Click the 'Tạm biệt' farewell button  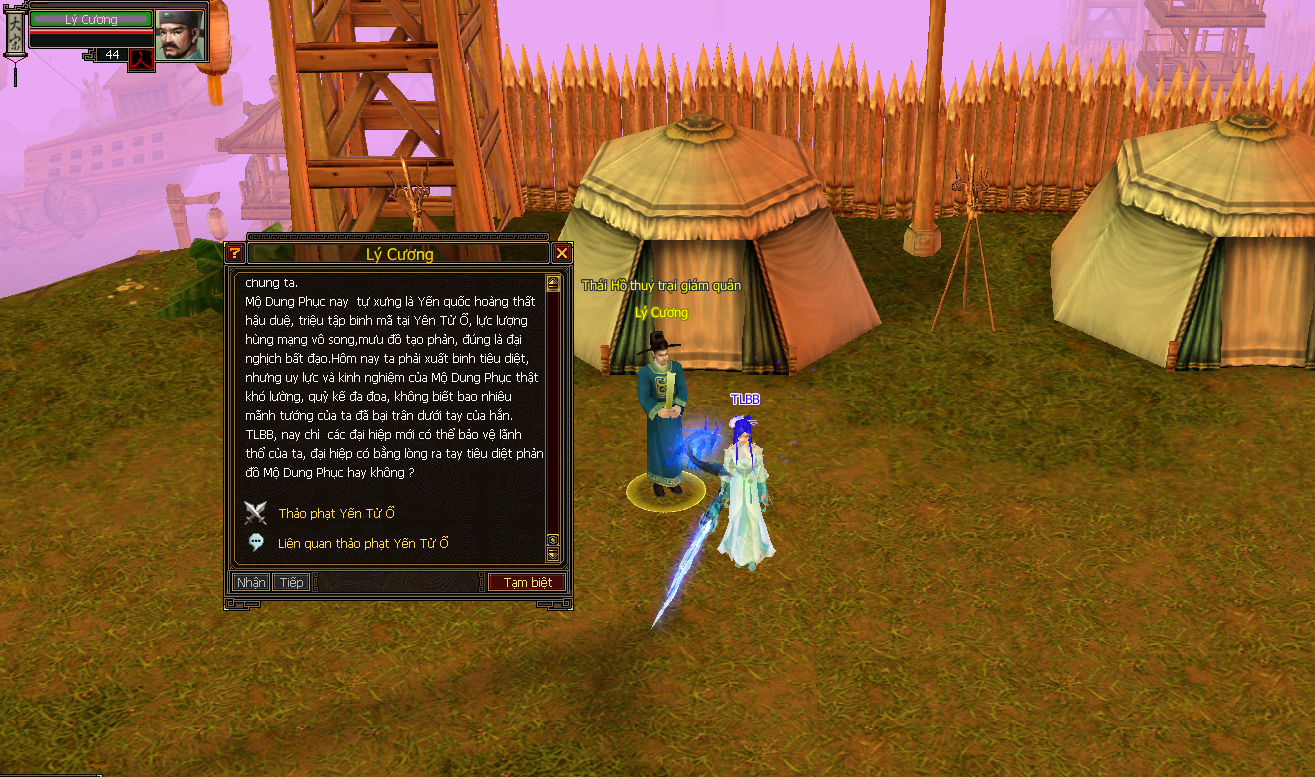tap(527, 582)
